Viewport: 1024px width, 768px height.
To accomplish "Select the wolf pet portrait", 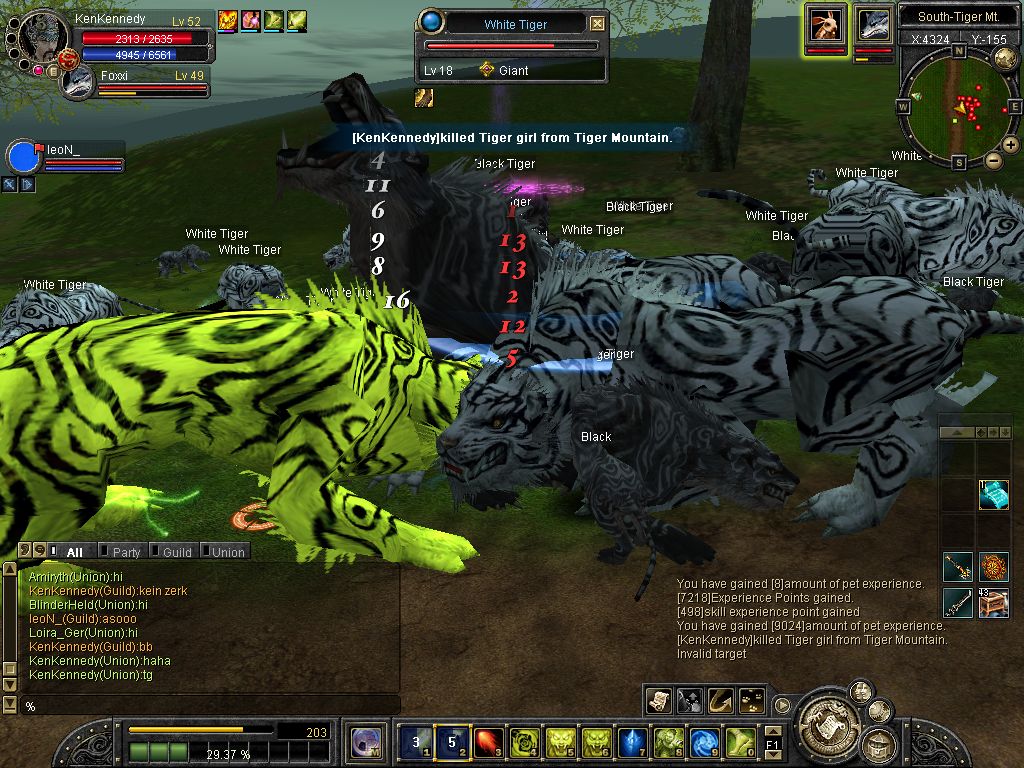I will [x=873, y=24].
